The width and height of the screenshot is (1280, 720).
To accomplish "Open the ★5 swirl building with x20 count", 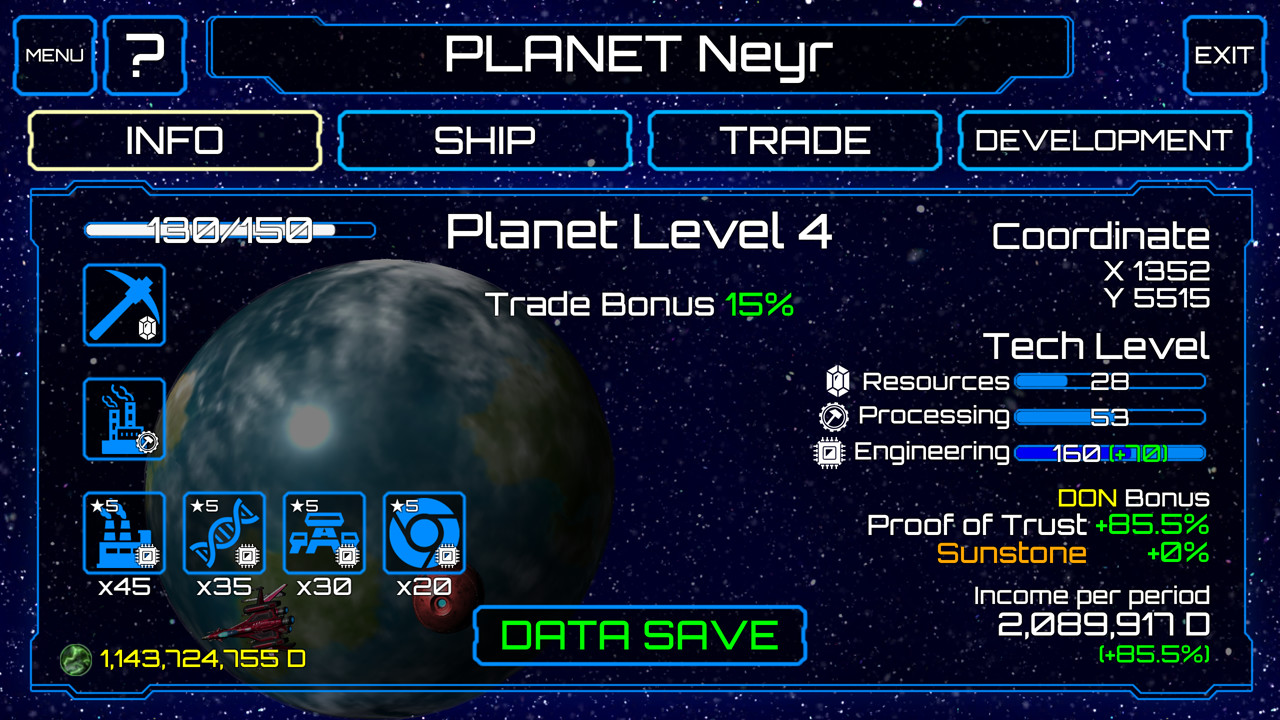I will [x=424, y=533].
